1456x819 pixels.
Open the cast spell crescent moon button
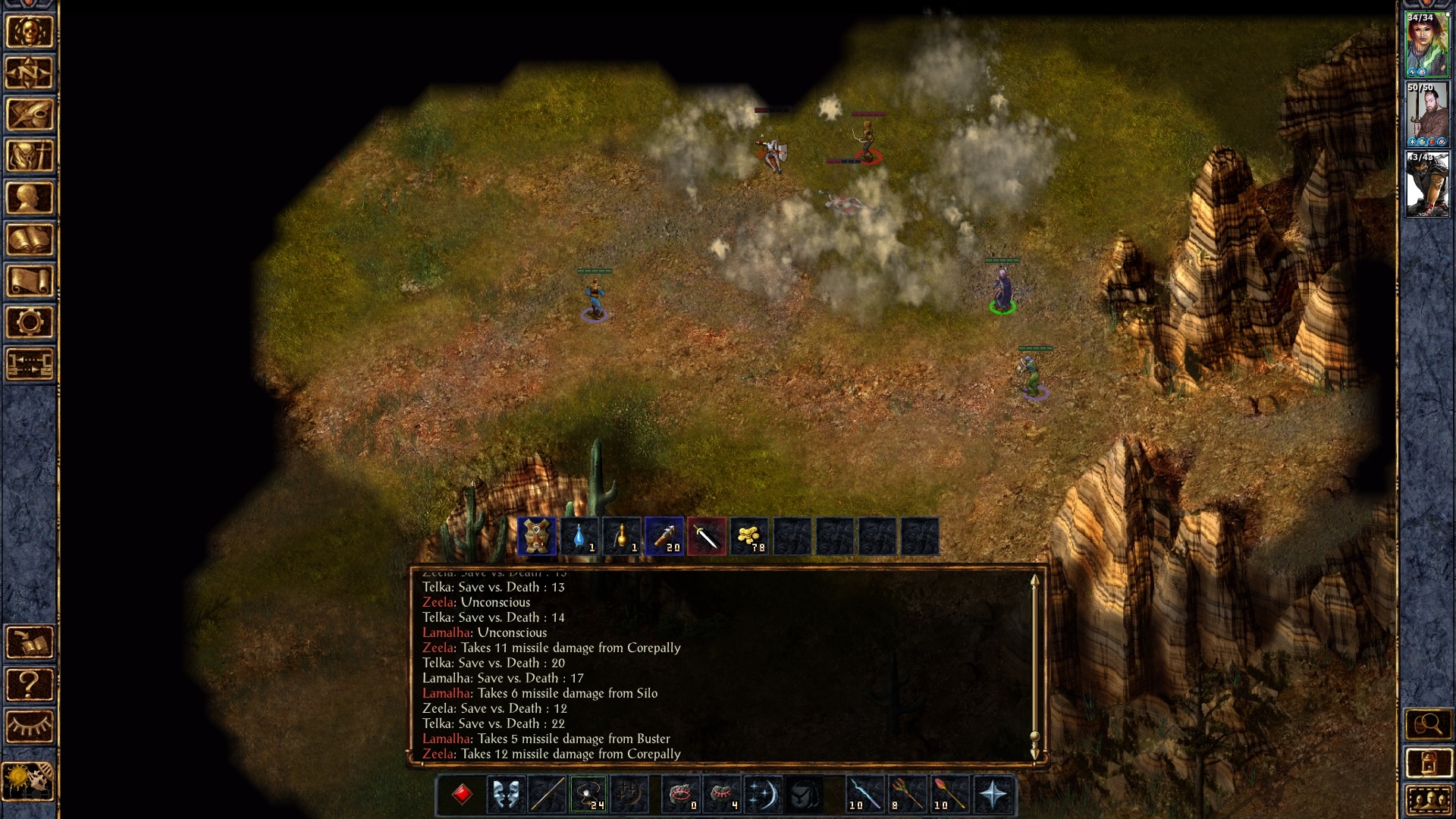coord(762,795)
